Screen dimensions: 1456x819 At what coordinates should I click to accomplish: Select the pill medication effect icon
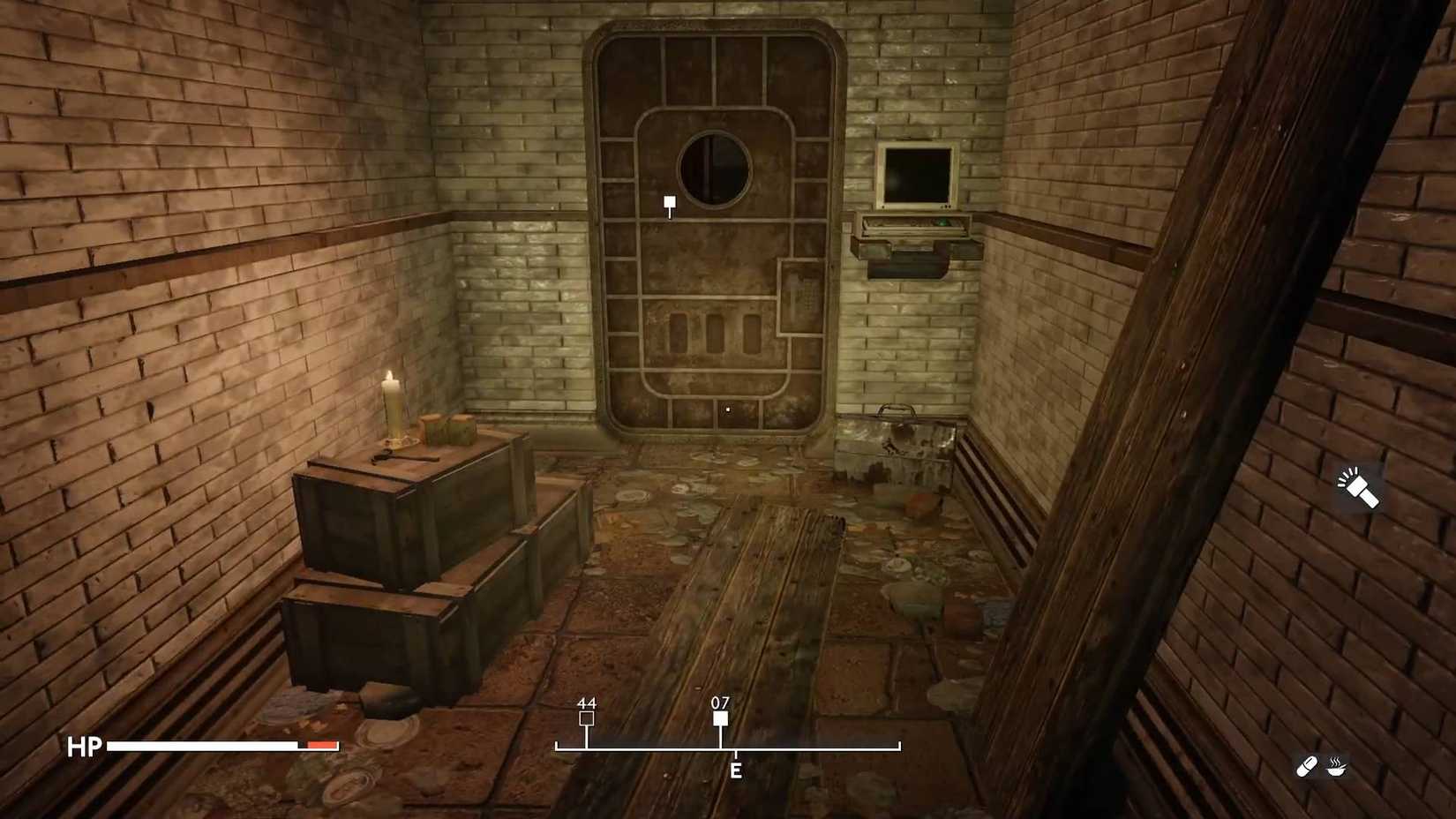1306,766
